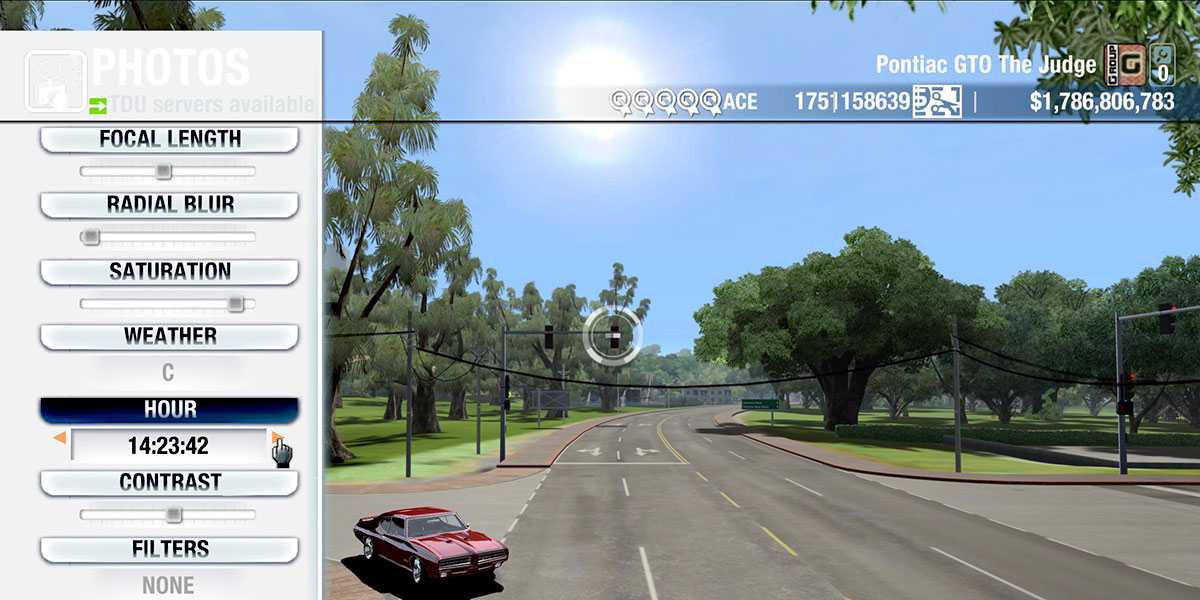Decrease hour with the left arrow
This screenshot has height=600, width=1200.
60,438
